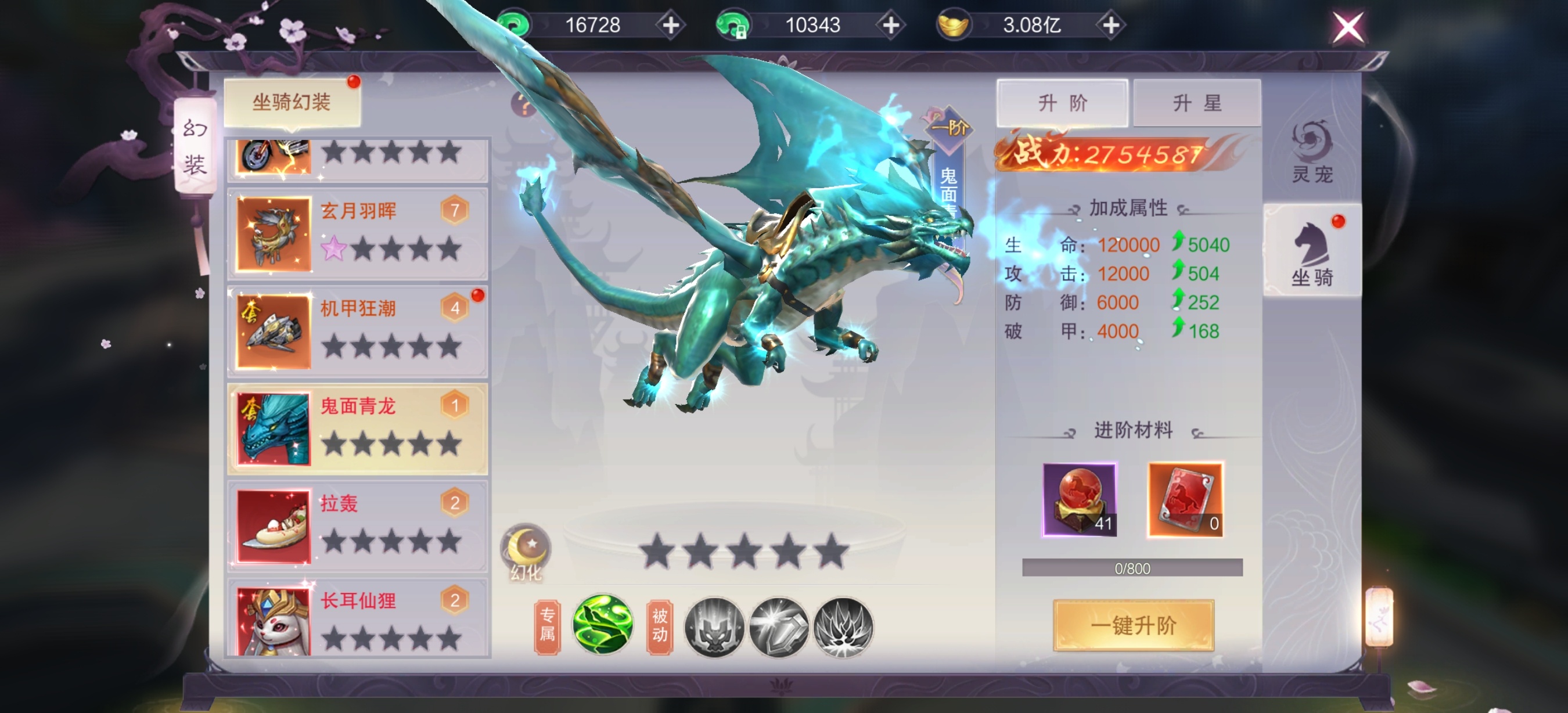Click the 一键升阶 upgrade button
The height and width of the screenshot is (713, 1568).
1133,625
